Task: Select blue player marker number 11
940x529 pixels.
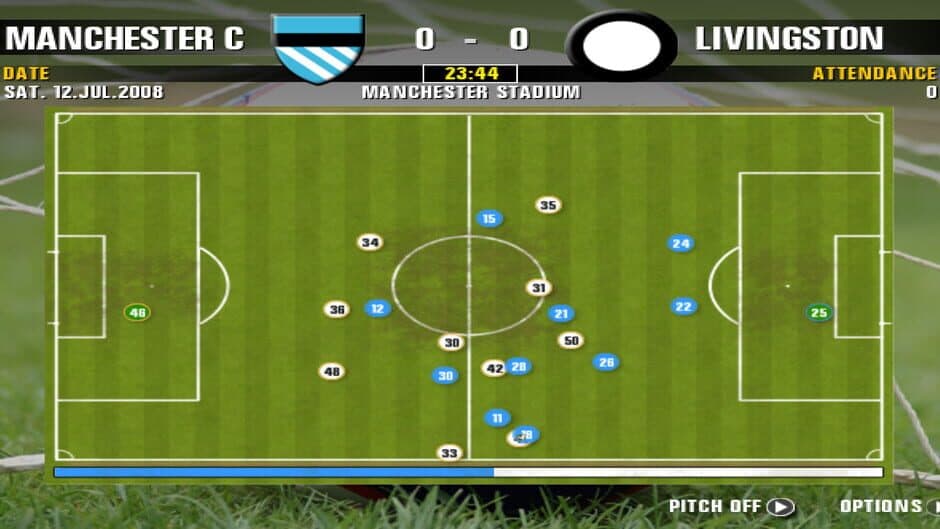Action: pos(497,418)
